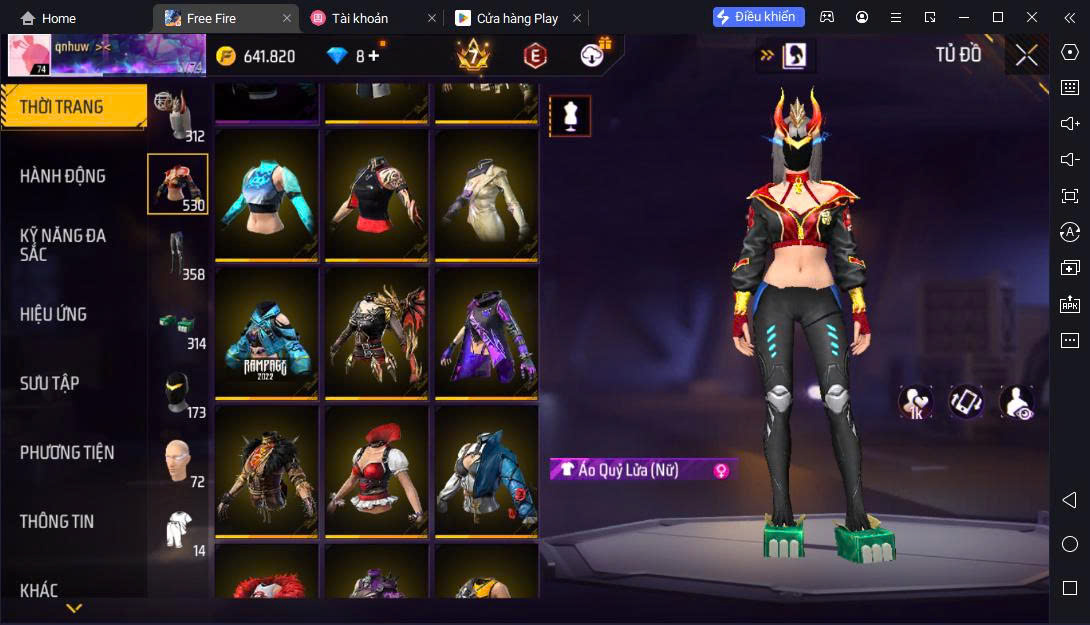Click the mannequin outfit set icon
Screen dimensions: 1090x625
(x=570, y=116)
